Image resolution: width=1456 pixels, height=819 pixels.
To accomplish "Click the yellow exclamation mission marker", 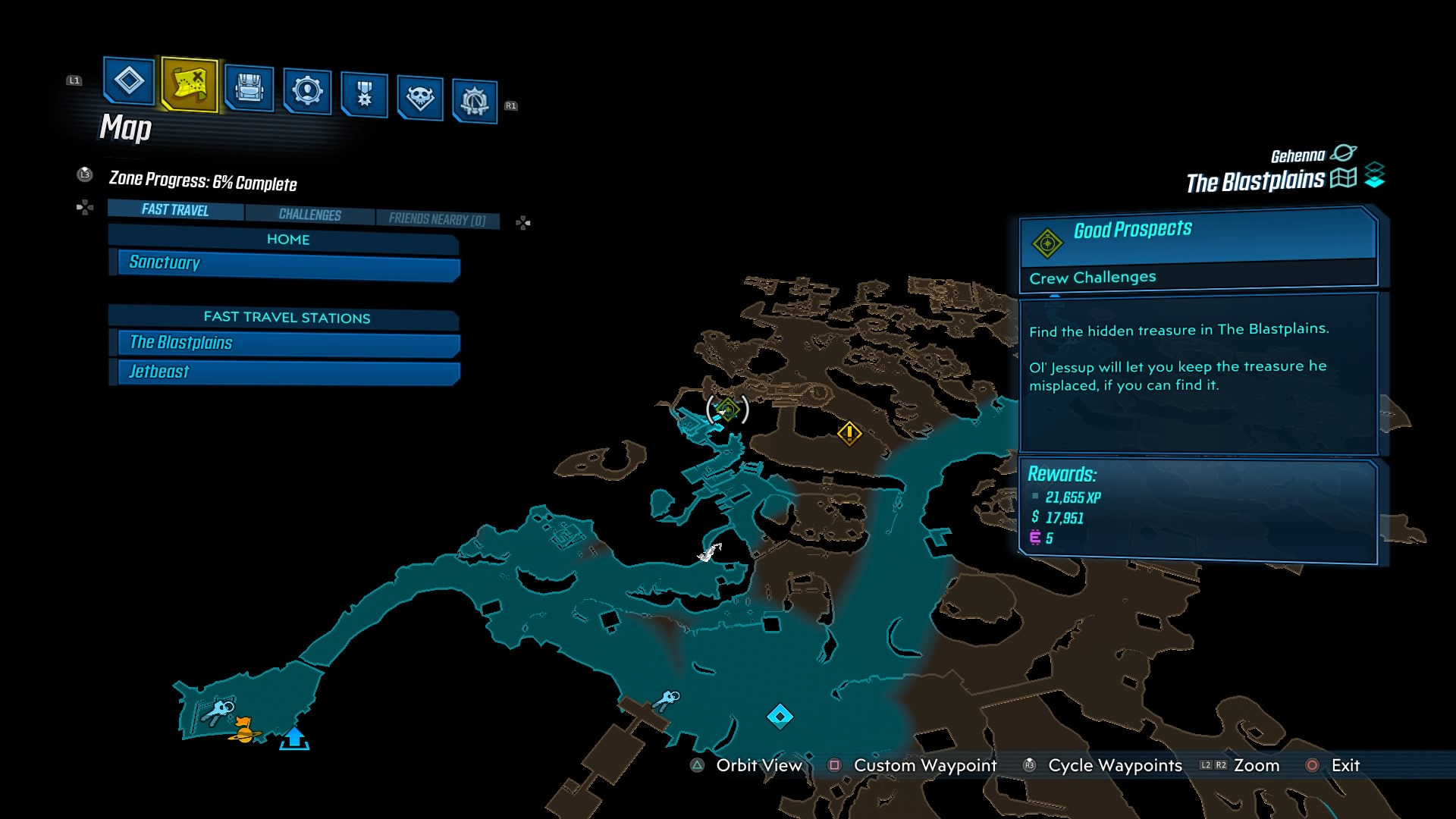I will coord(849,435).
